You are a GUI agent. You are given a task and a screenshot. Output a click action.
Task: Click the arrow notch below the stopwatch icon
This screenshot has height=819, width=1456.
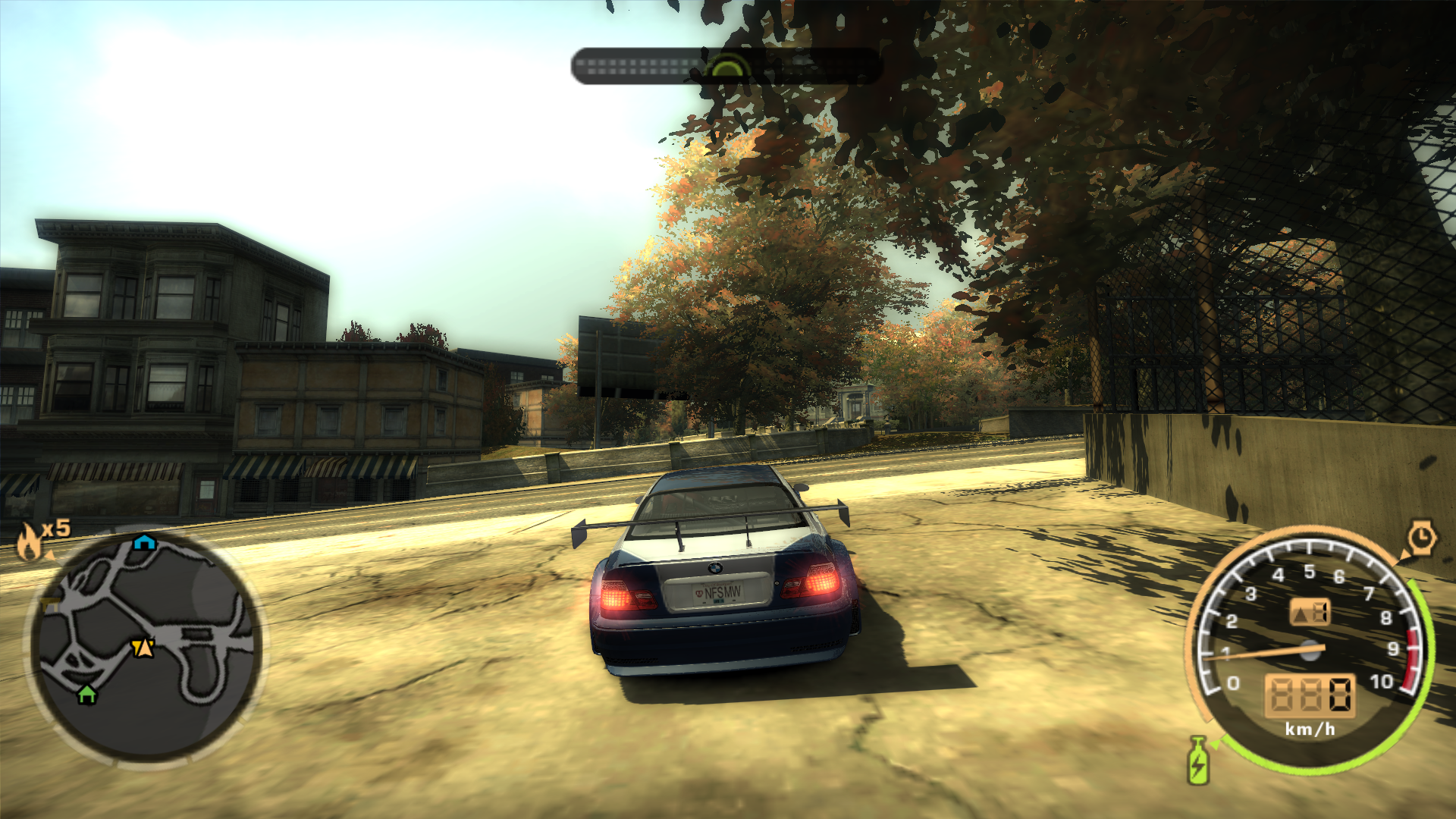coord(1404,555)
